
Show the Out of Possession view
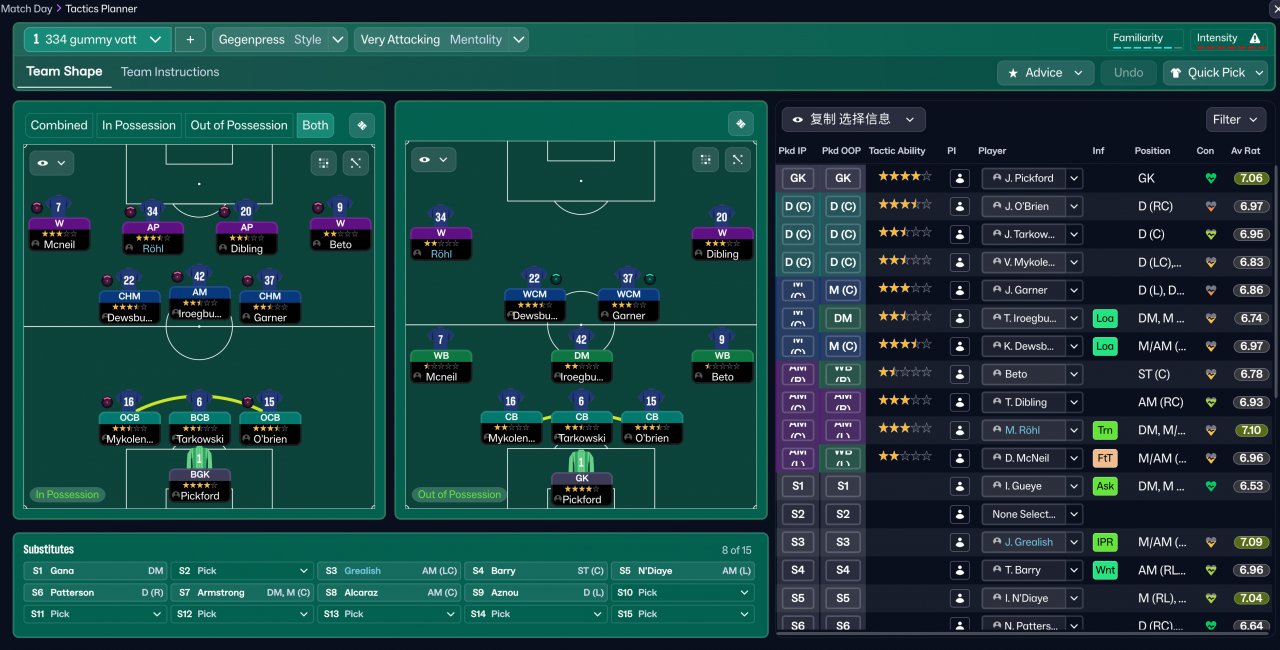[x=239, y=125]
